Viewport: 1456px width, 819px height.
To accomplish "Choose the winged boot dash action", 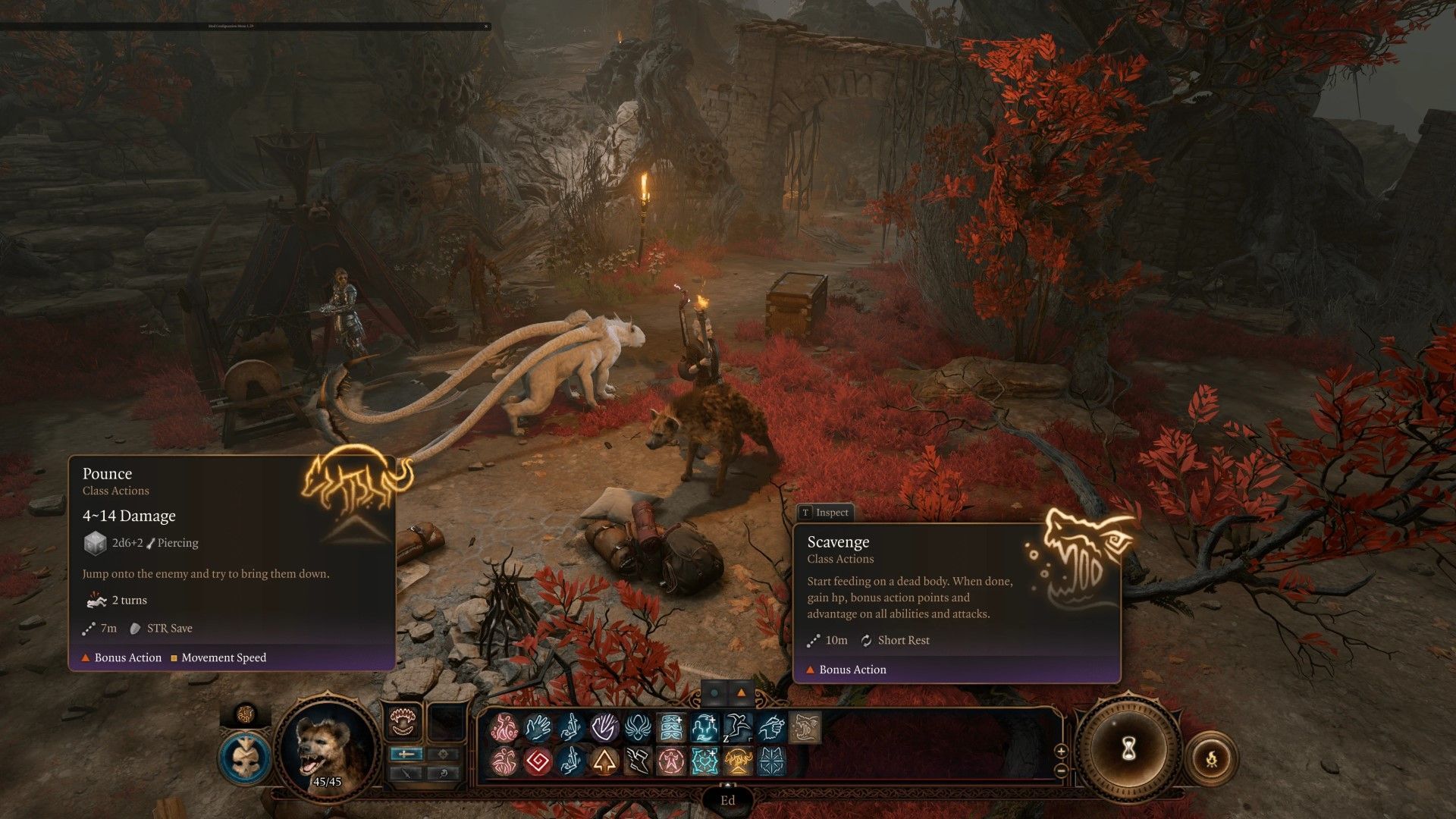I will coord(638,761).
